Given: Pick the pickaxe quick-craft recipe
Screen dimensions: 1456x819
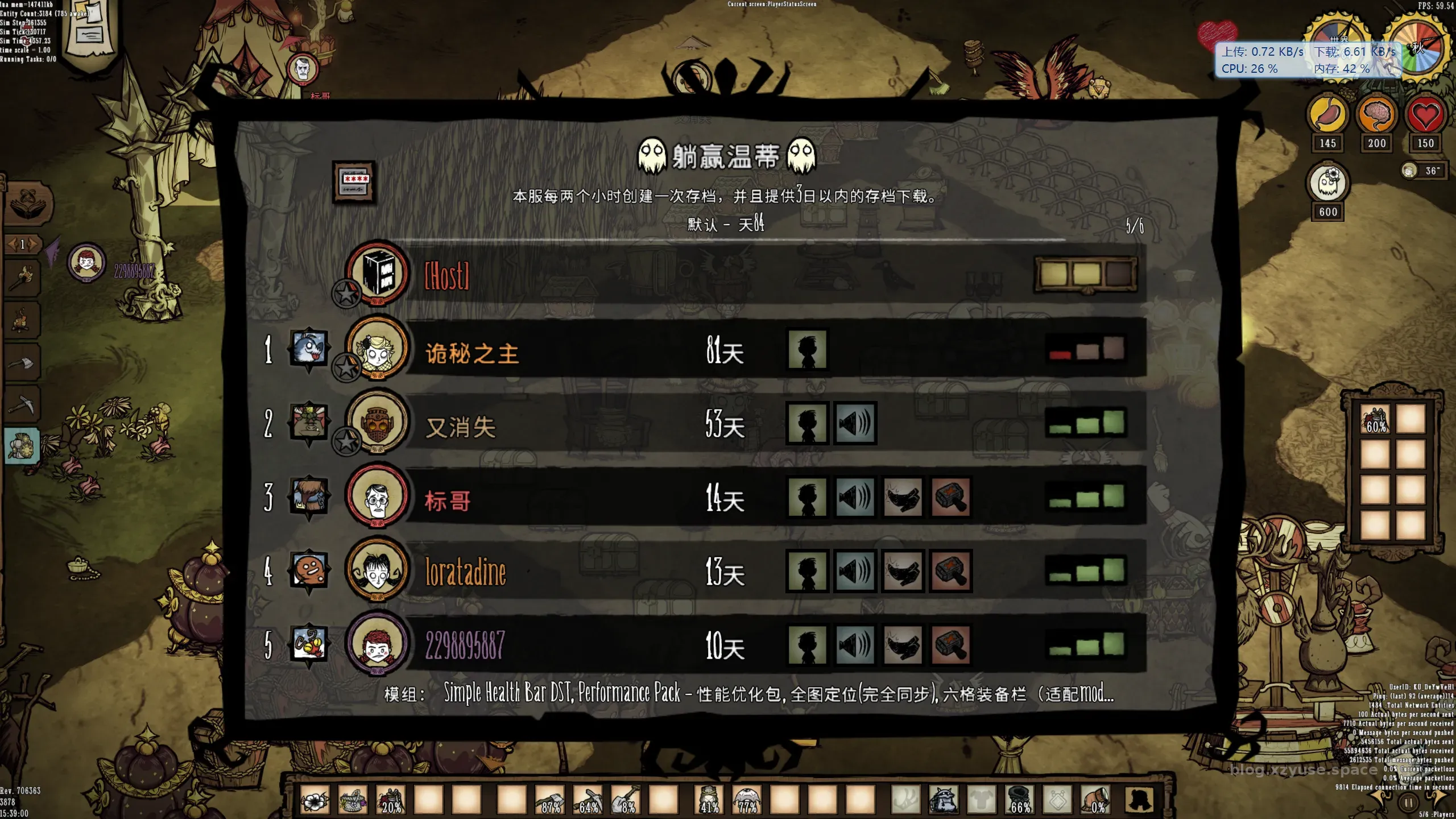Looking at the screenshot, I should pyautogui.click(x=23, y=404).
